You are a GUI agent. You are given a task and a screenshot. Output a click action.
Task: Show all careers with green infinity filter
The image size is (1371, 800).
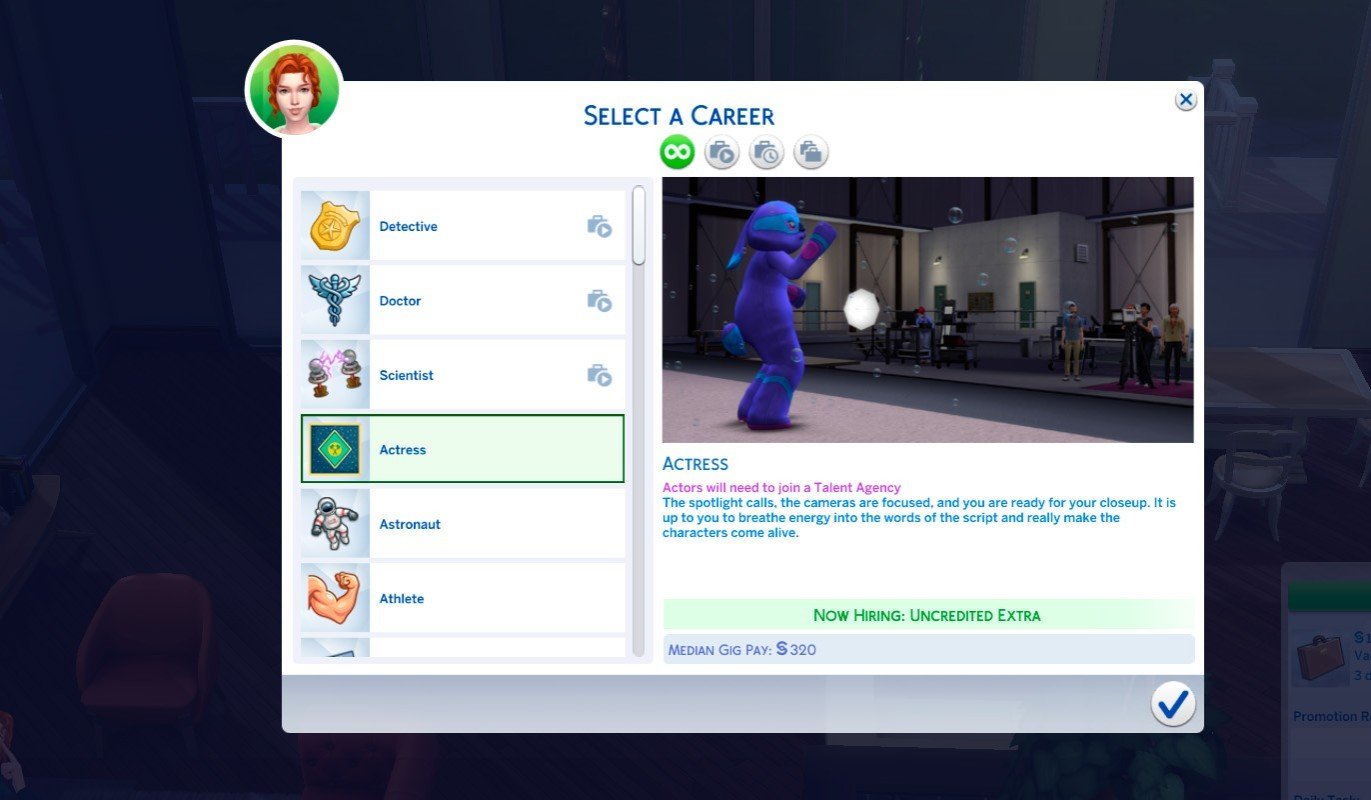coord(677,153)
